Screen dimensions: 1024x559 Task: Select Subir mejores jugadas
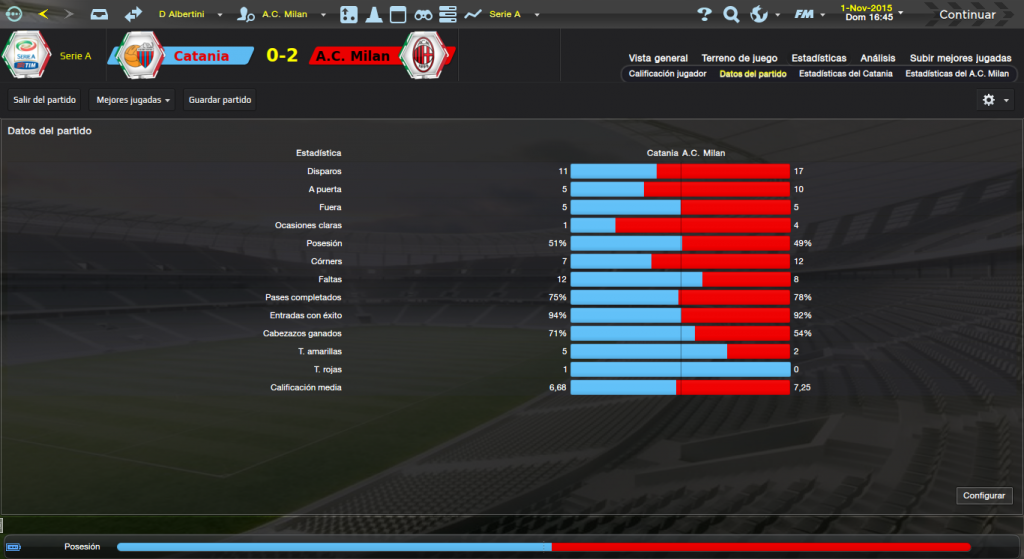[959, 58]
